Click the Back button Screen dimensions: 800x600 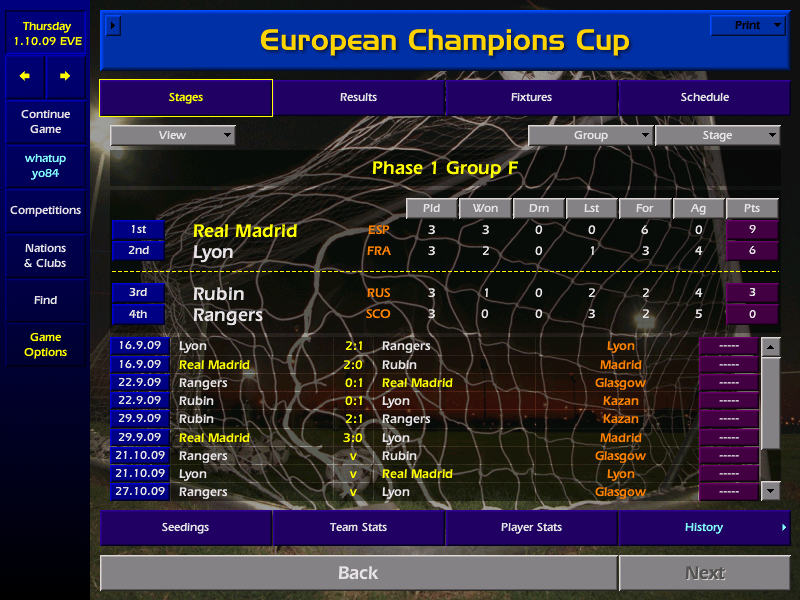358,573
